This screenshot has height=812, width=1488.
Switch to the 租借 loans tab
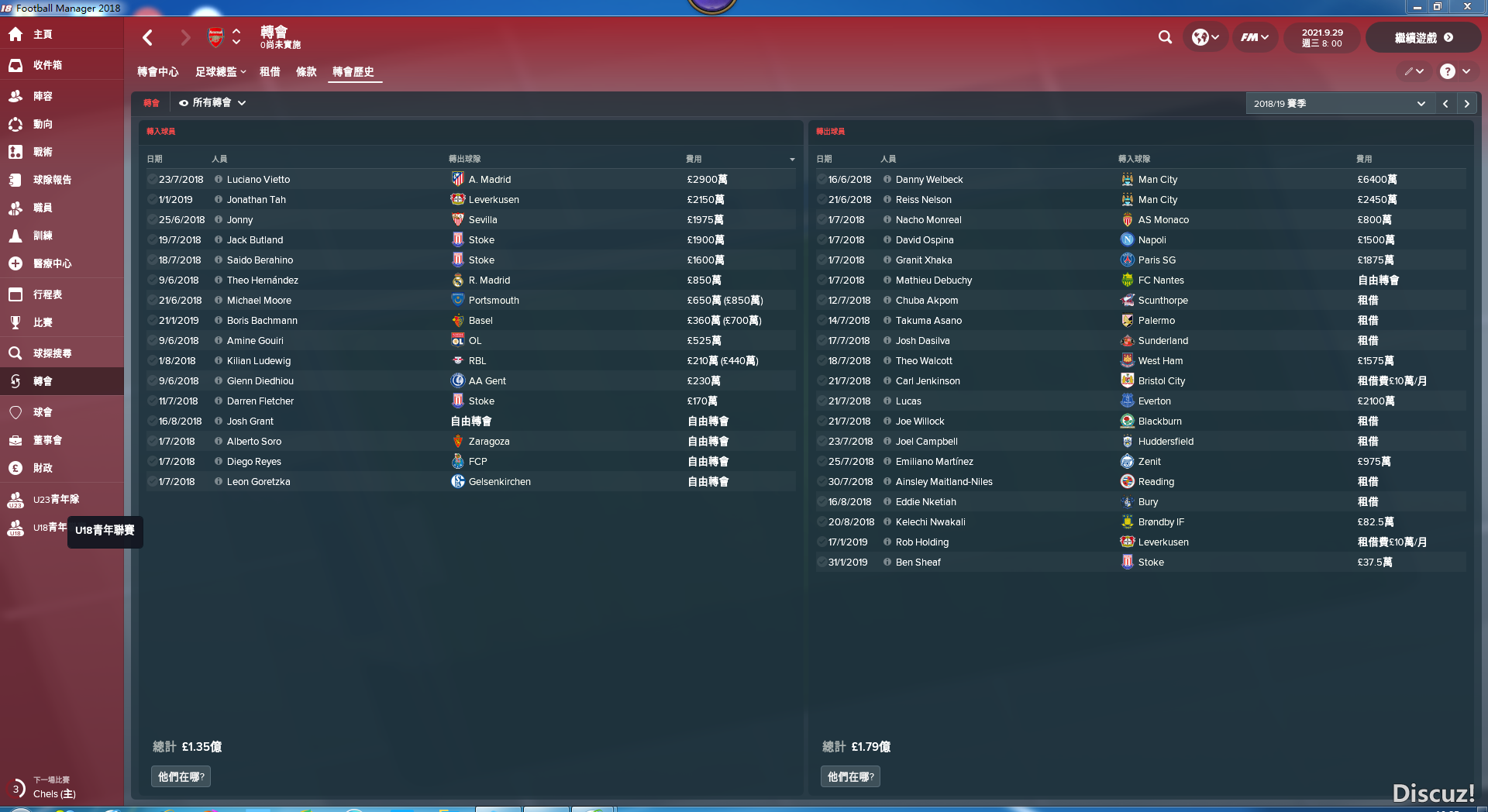[x=270, y=72]
